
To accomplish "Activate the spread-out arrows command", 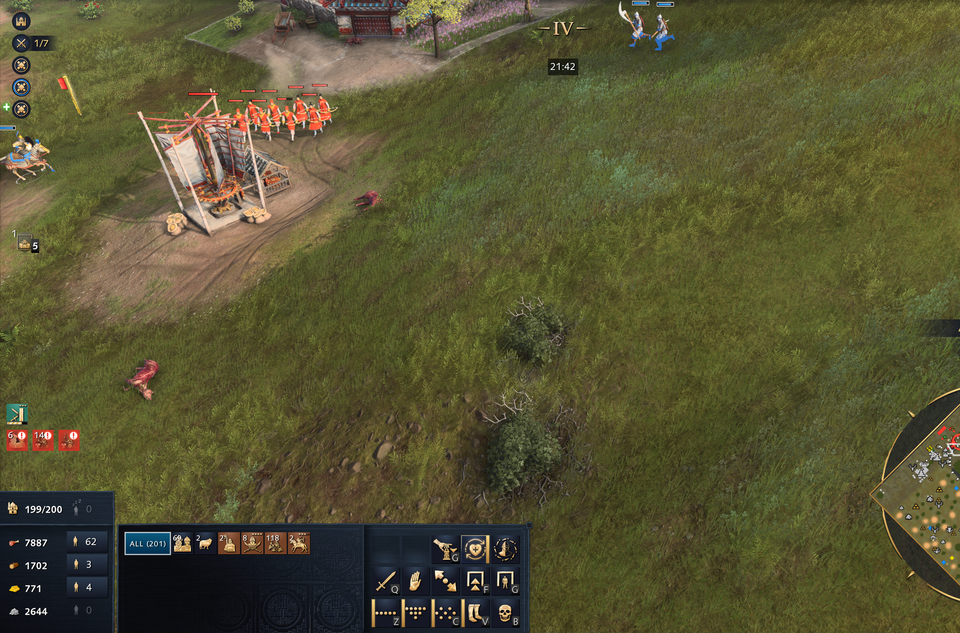I will click(445, 581).
